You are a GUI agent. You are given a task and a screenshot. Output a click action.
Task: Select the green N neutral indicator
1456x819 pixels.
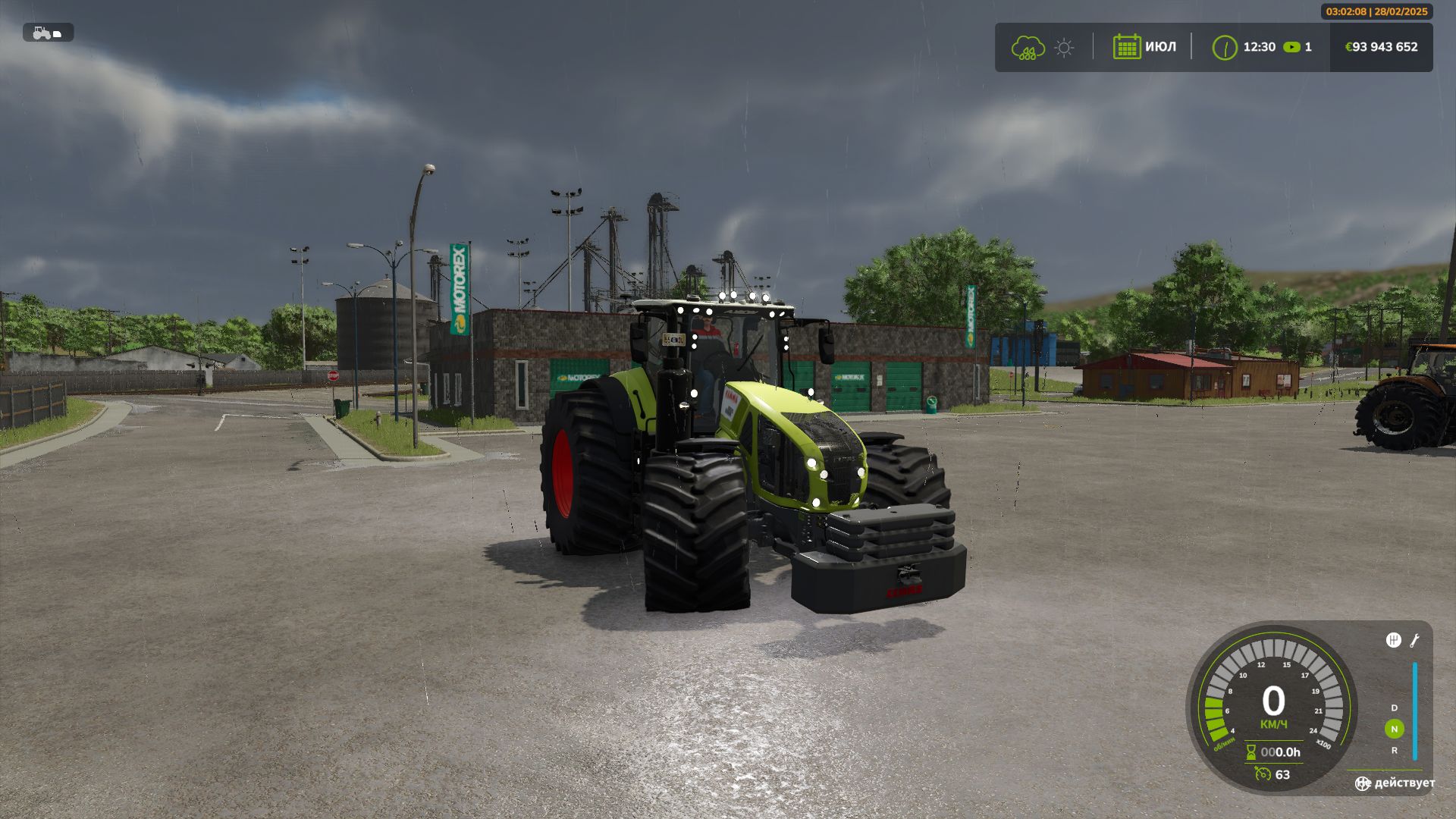pyautogui.click(x=1394, y=729)
